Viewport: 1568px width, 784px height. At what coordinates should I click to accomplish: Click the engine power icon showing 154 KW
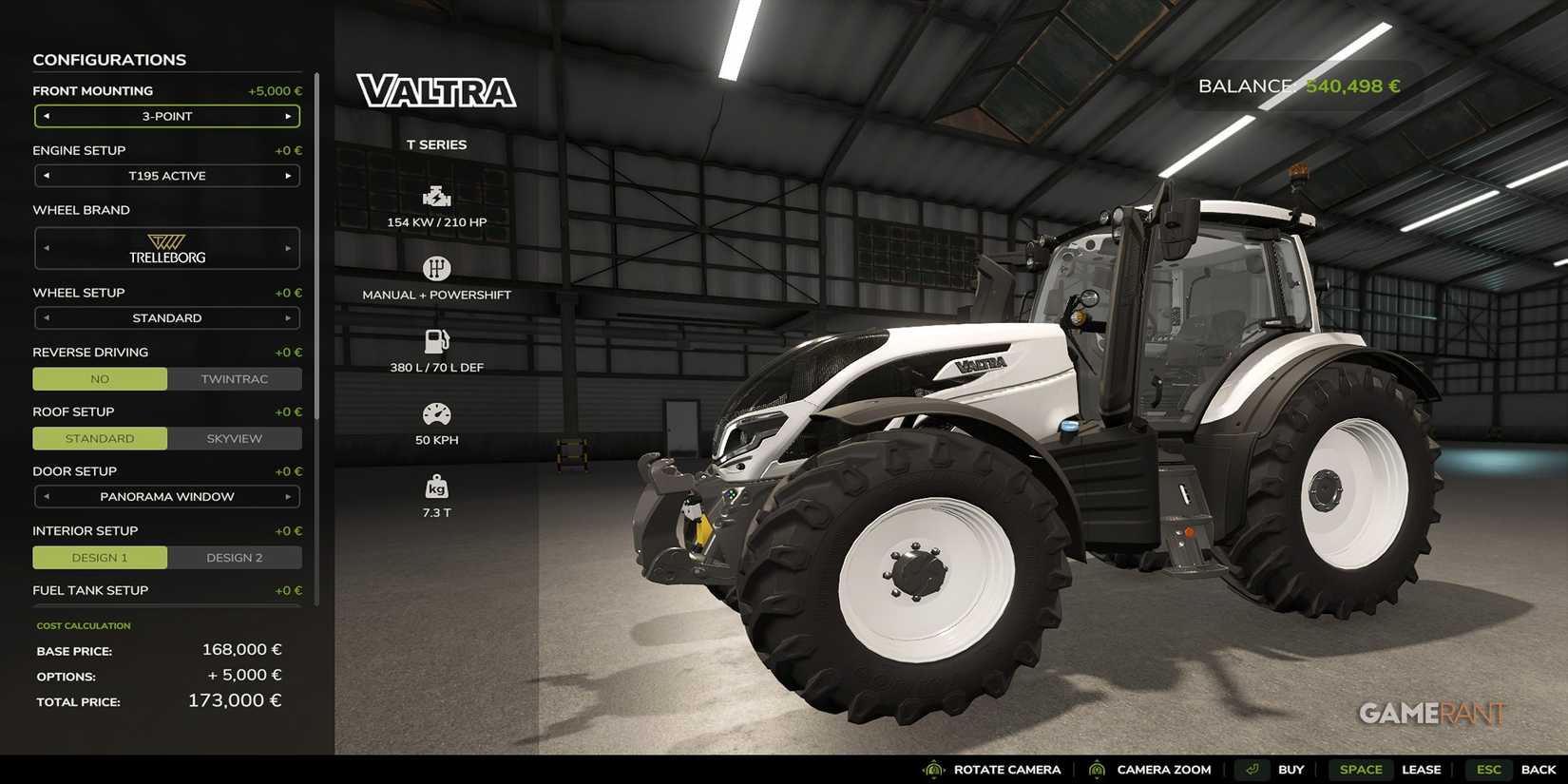[x=436, y=197]
